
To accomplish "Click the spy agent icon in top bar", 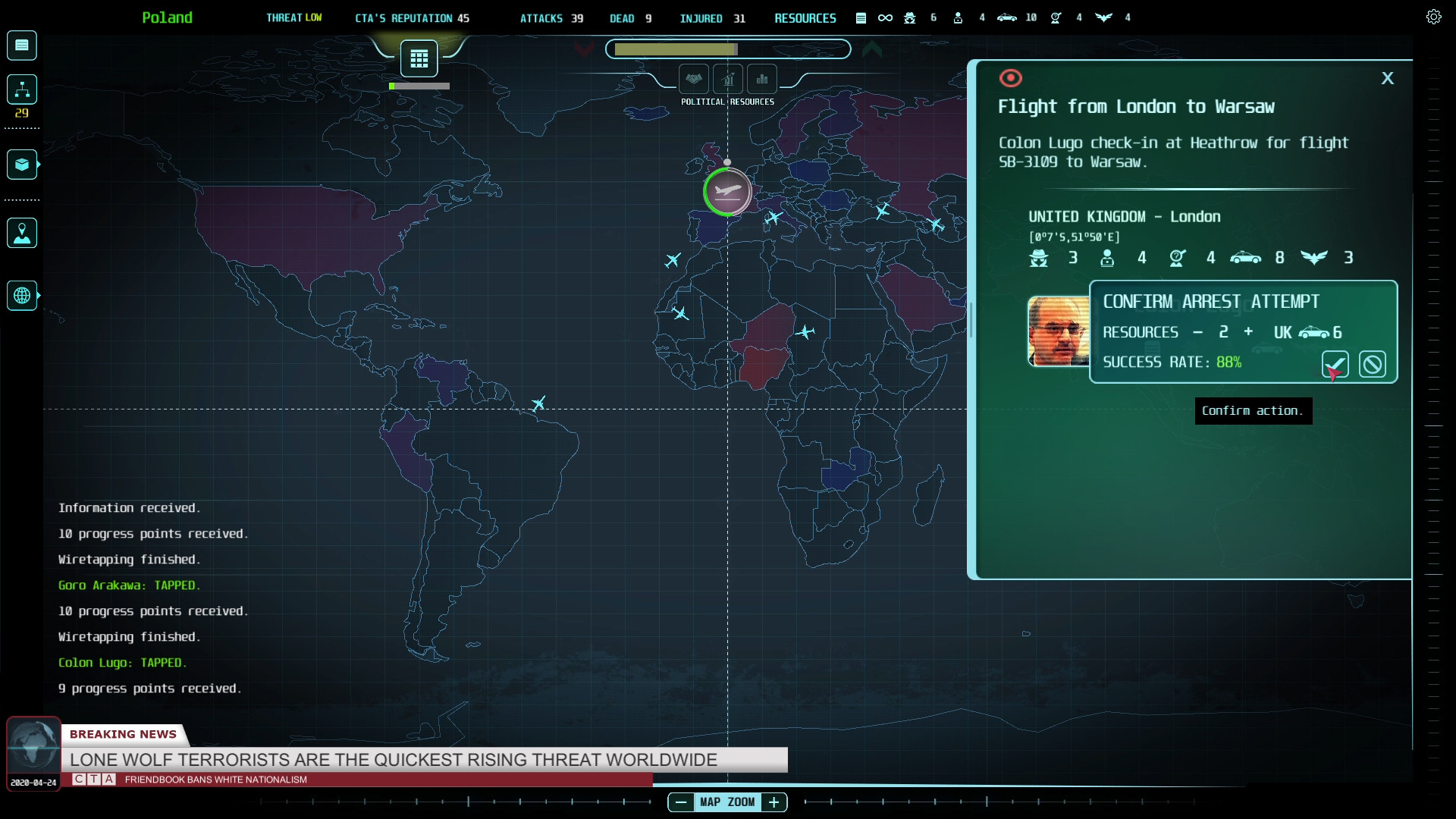I will [908, 17].
